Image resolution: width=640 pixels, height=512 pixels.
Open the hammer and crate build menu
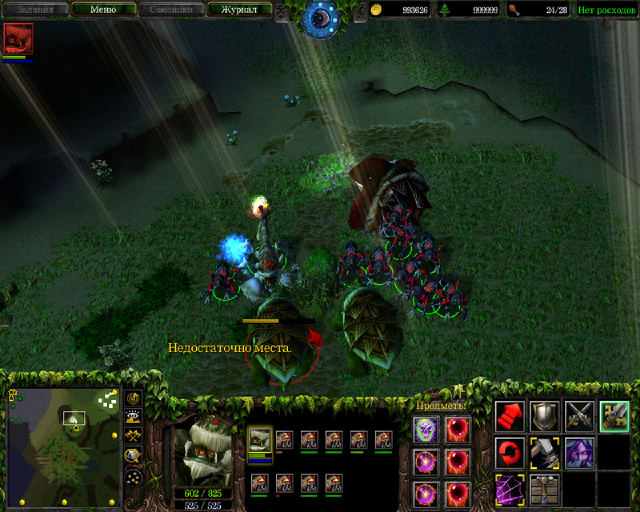(x=545, y=488)
